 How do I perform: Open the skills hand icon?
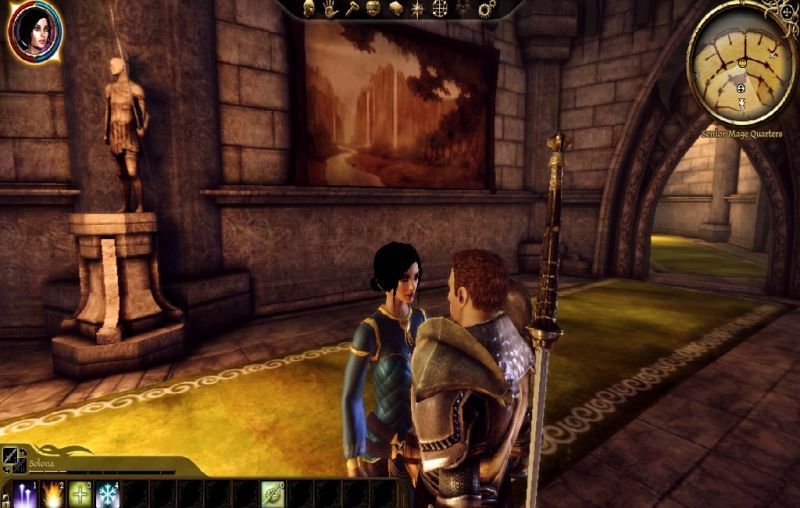tap(329, 8)
